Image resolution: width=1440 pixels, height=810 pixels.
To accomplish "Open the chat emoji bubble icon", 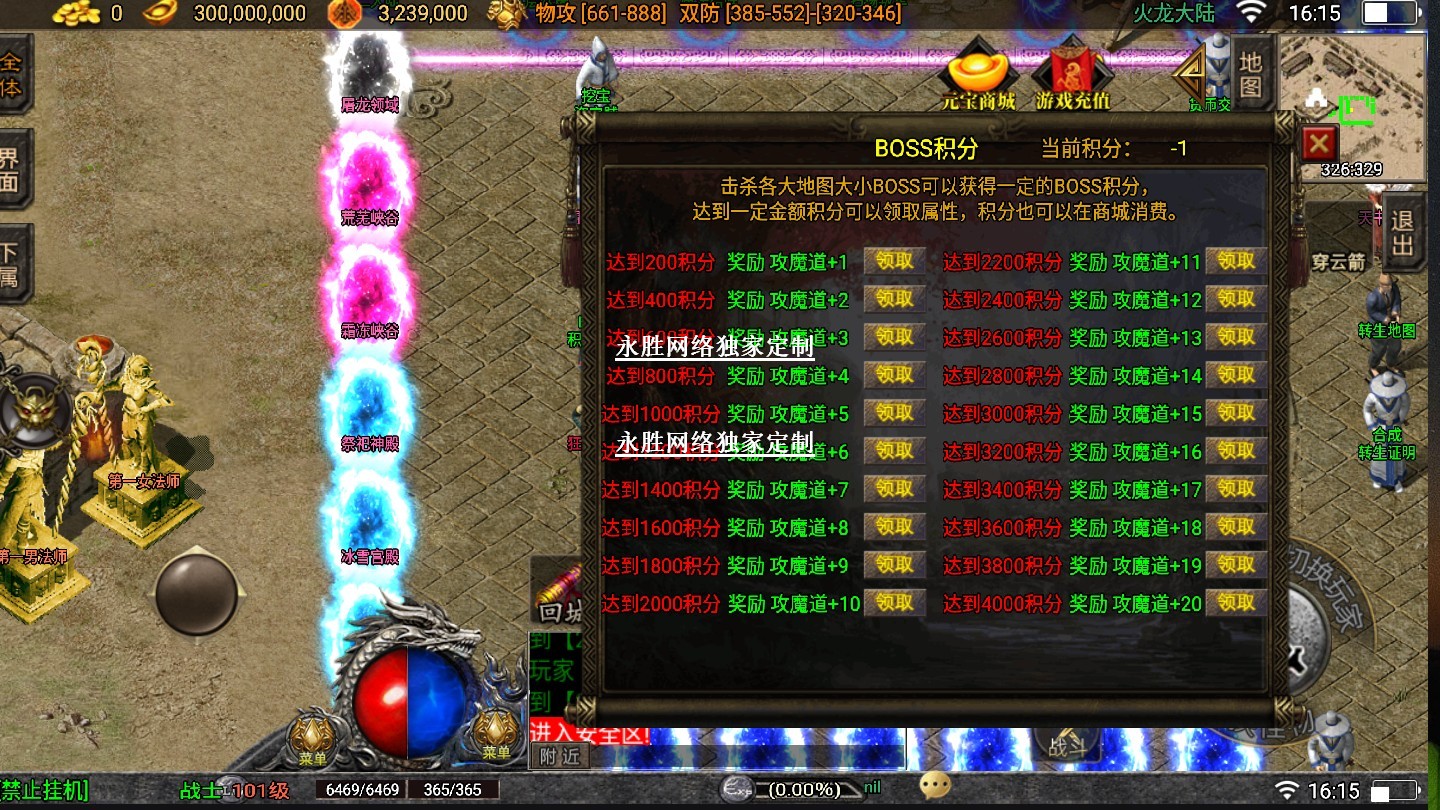I will 935,786.
